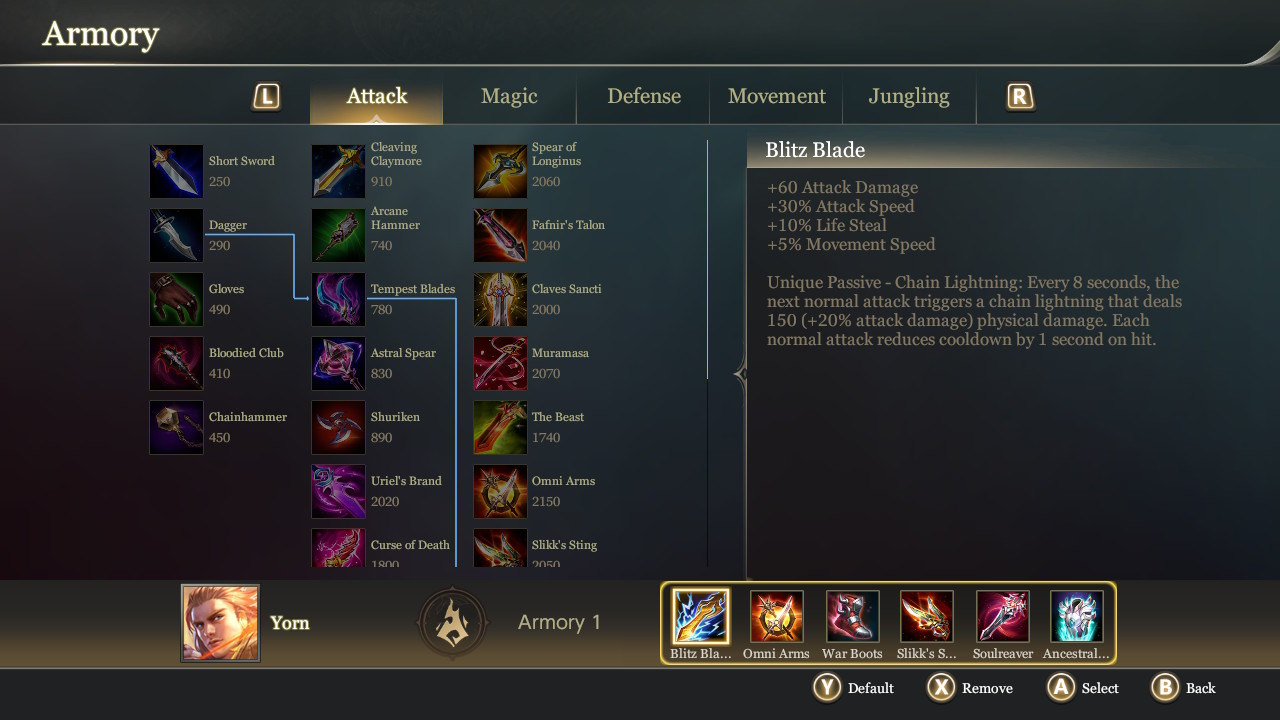Open the Jungling items tab
The height and width of the screenshot is (720, 1280).
click(909, 96)
